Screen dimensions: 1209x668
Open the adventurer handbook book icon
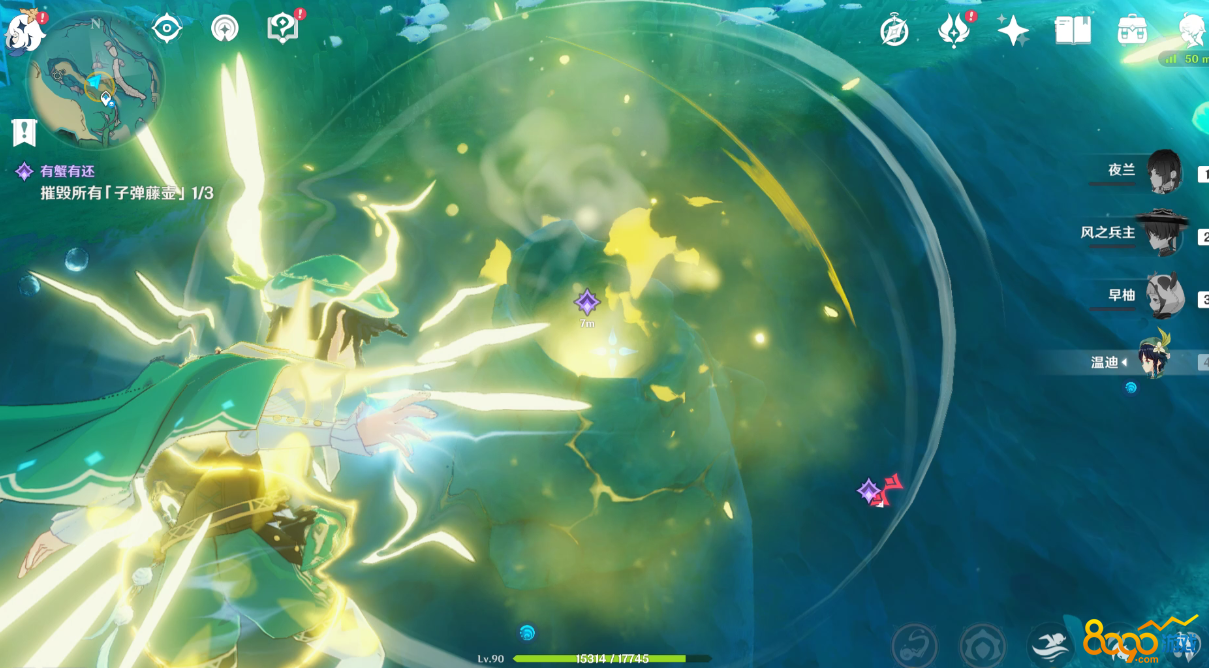click(x=1073, y=31)
